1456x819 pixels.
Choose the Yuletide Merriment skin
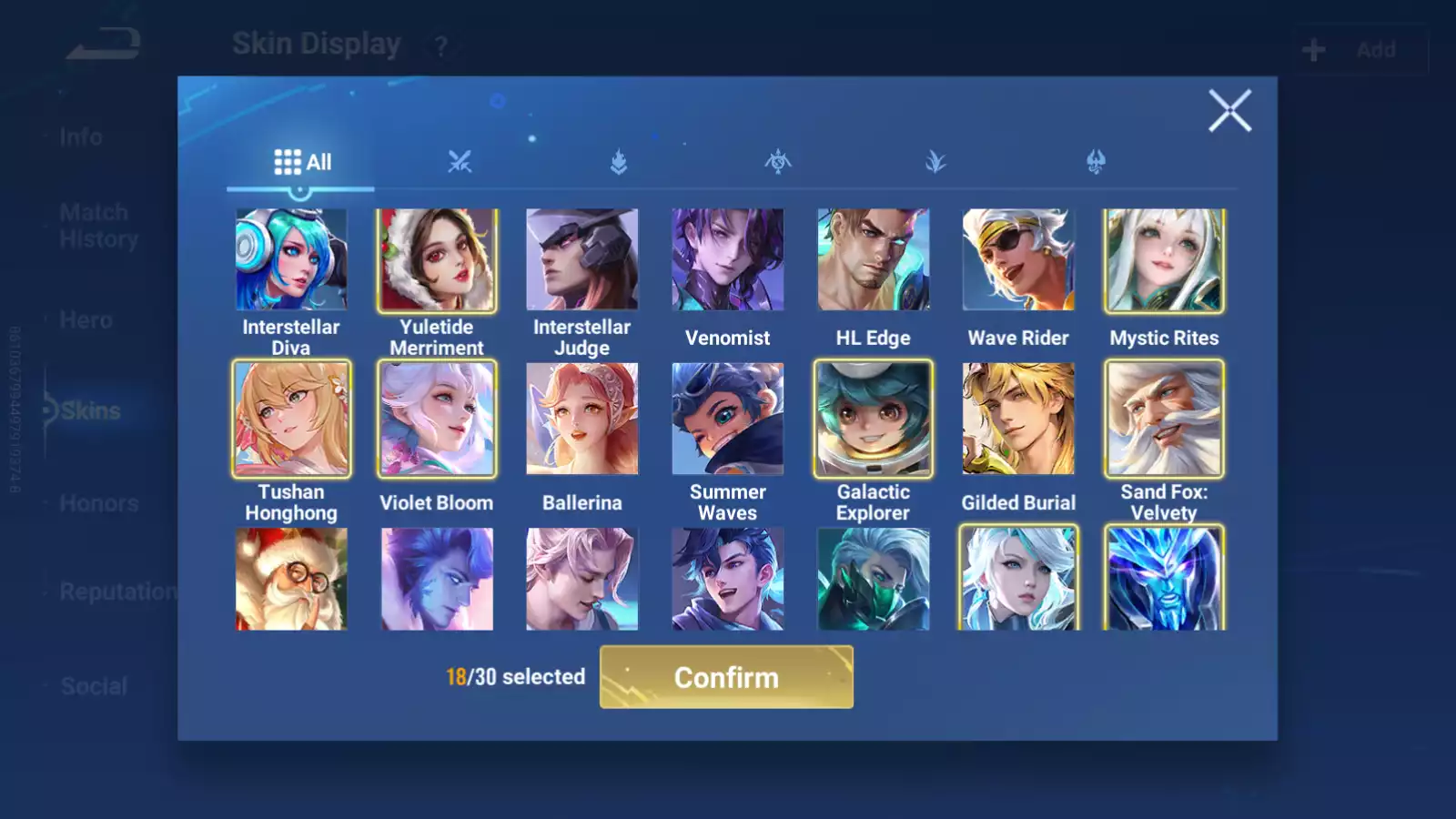(x=437, y=260)
